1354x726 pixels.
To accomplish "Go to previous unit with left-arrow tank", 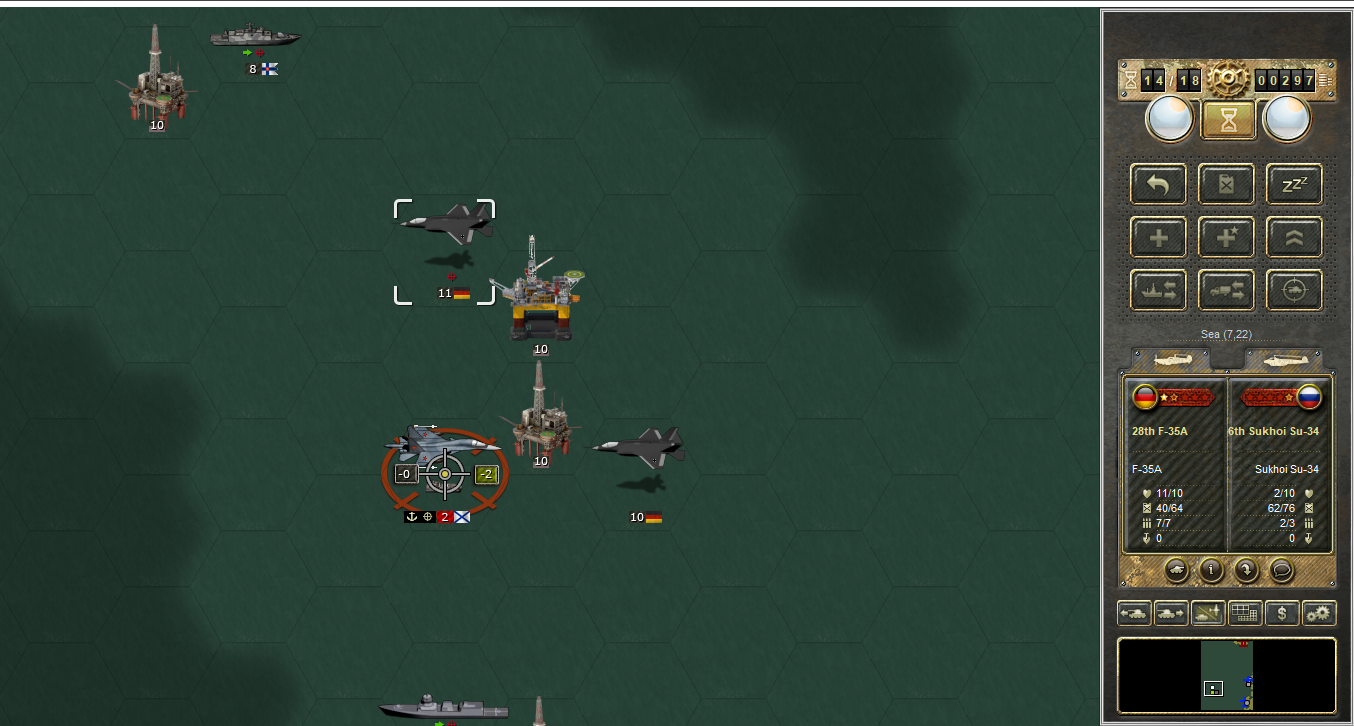I will [1134, 613].
